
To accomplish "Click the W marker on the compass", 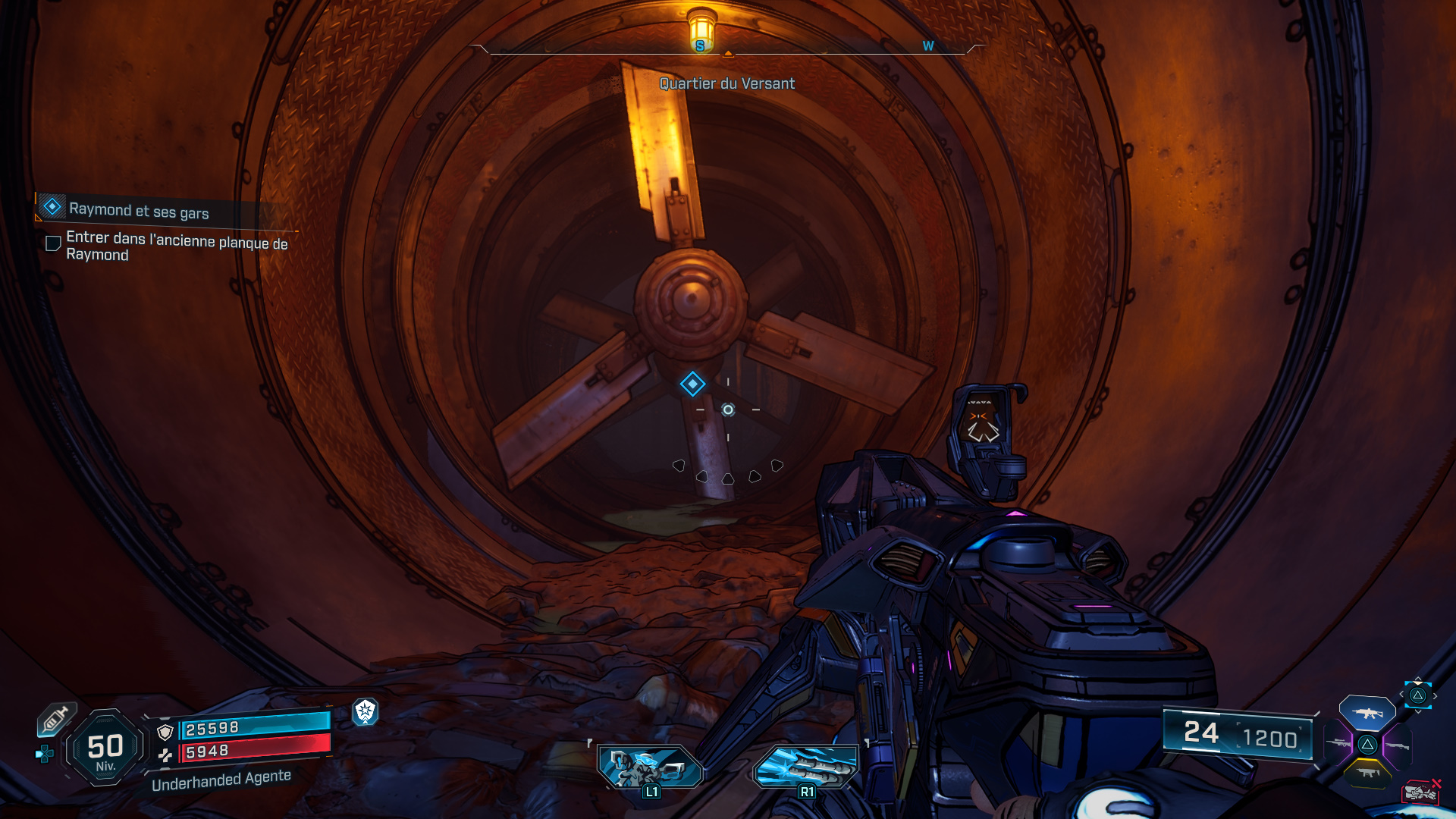I will (927, 46).
